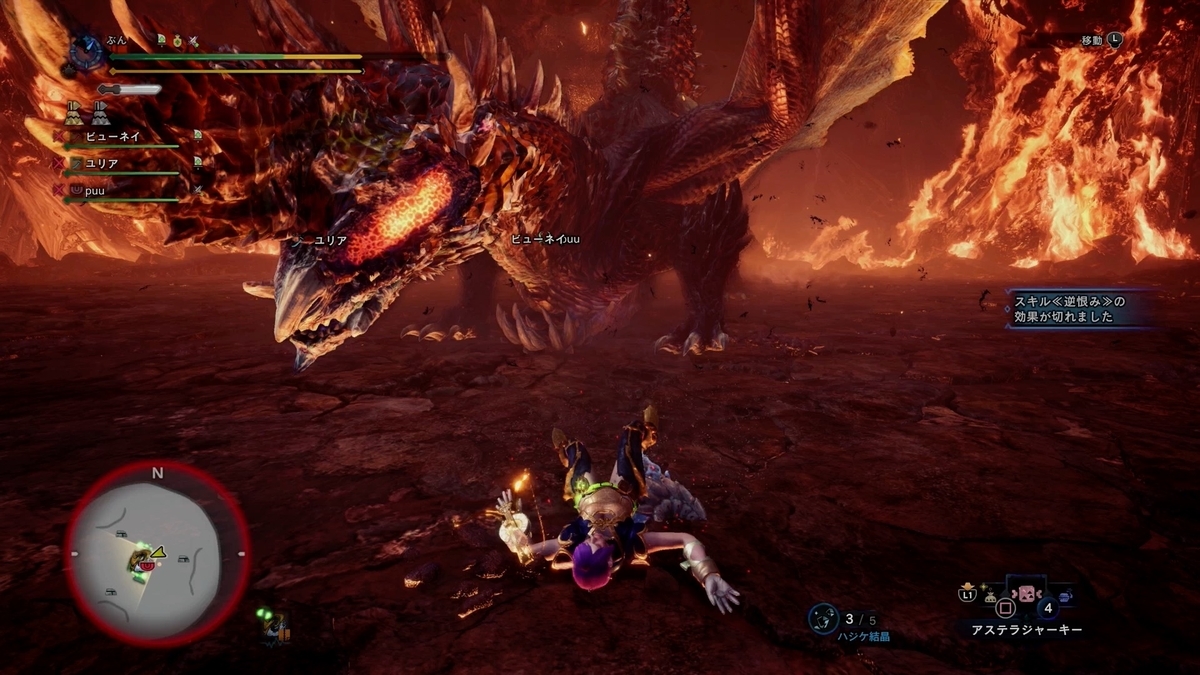Click the ハジケ結晶 slinger ammo icon
Image resolution: width=1200 pixels, height=675 pixels.
pyautogui.click(x=823, y=618)
